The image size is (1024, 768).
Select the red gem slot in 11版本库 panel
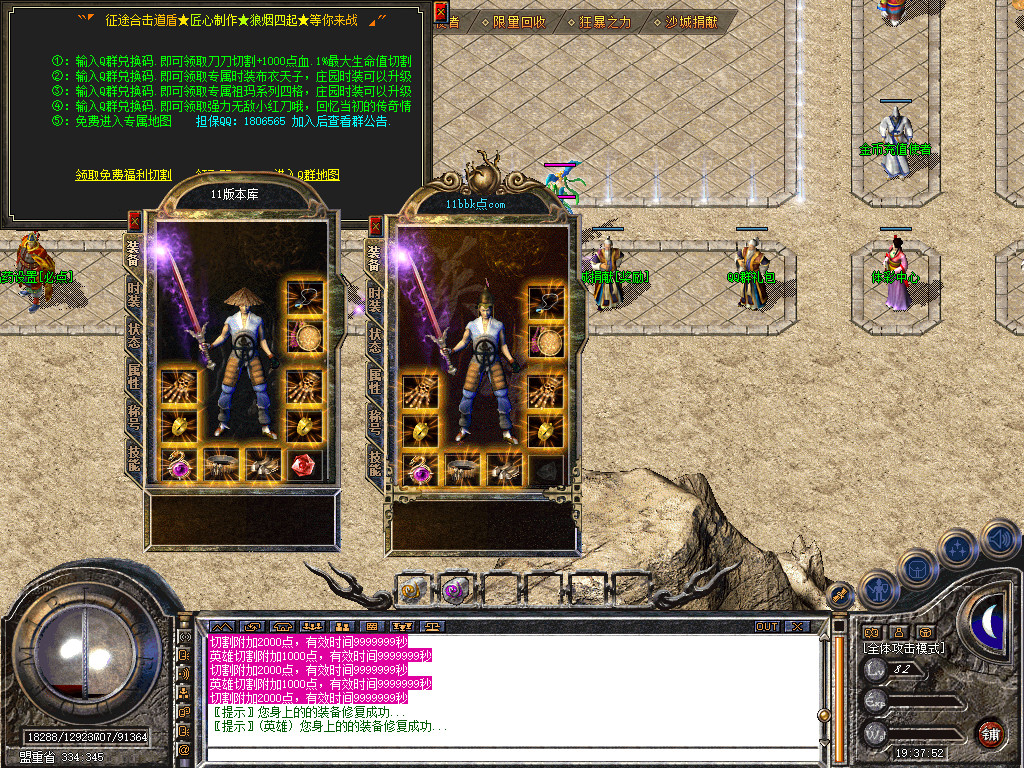[304, 463]
